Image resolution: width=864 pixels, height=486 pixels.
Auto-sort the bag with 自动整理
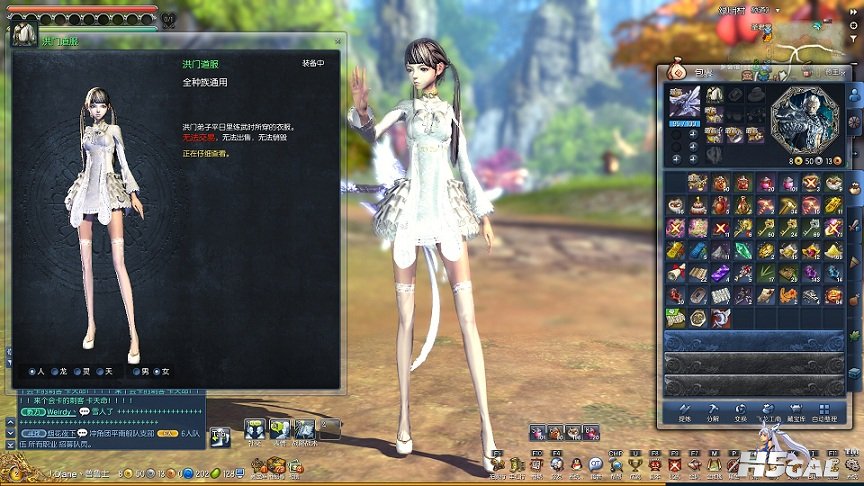(x=826, y=410)
